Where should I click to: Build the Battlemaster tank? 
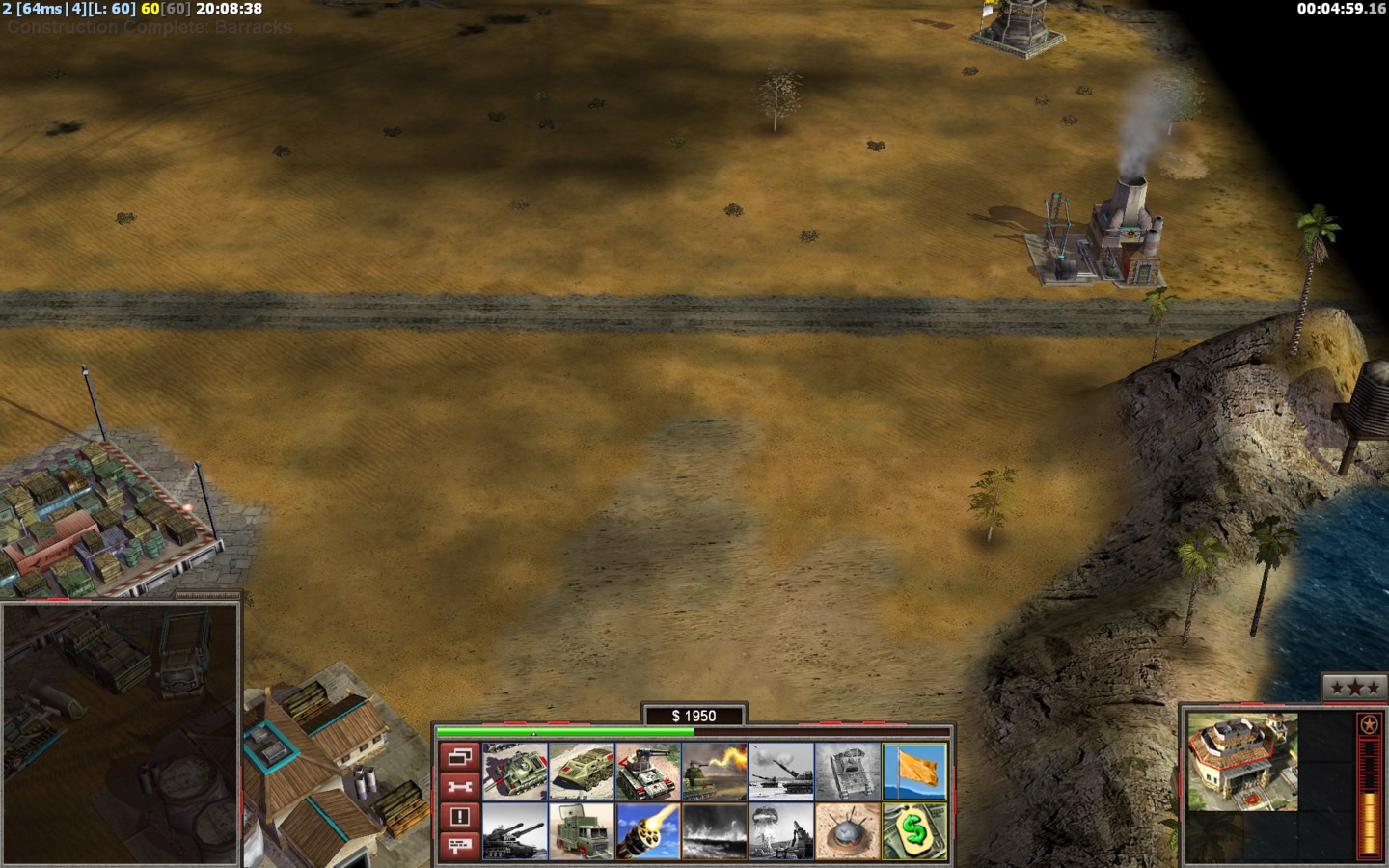click(x=515, y=772)
